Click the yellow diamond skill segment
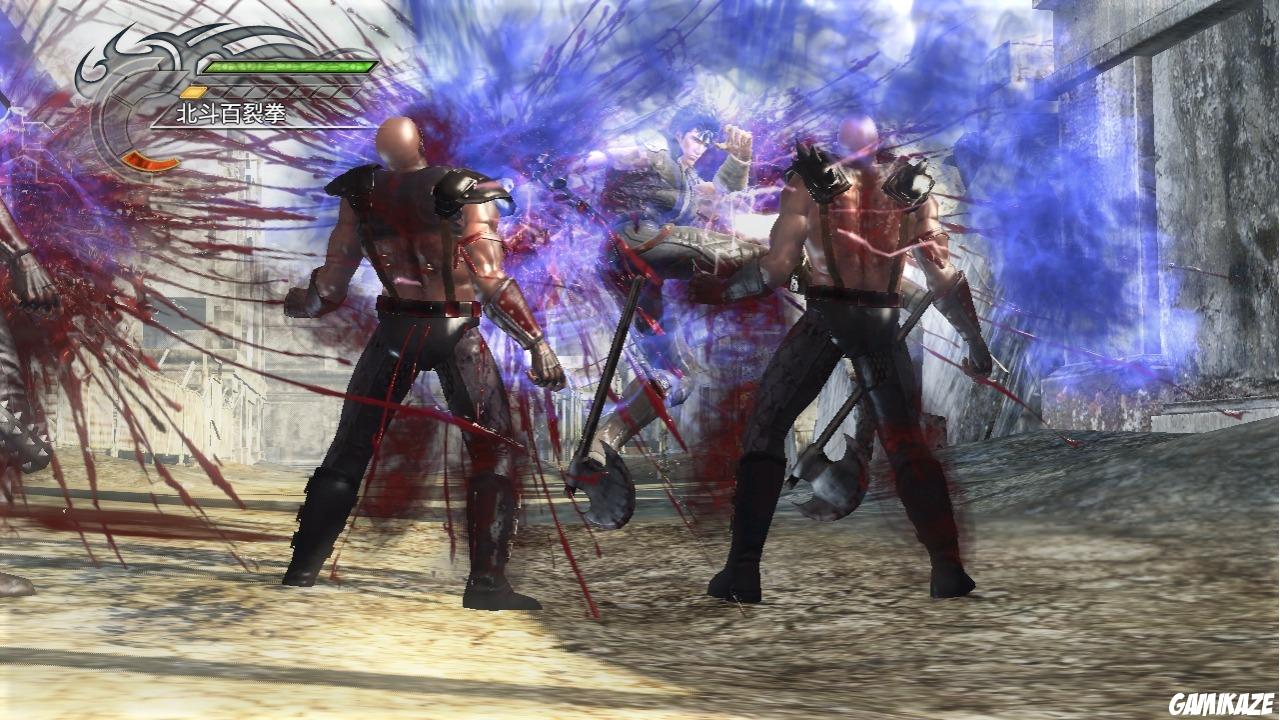This screenshot has height=720, width=1280. [x=194, y=90]
